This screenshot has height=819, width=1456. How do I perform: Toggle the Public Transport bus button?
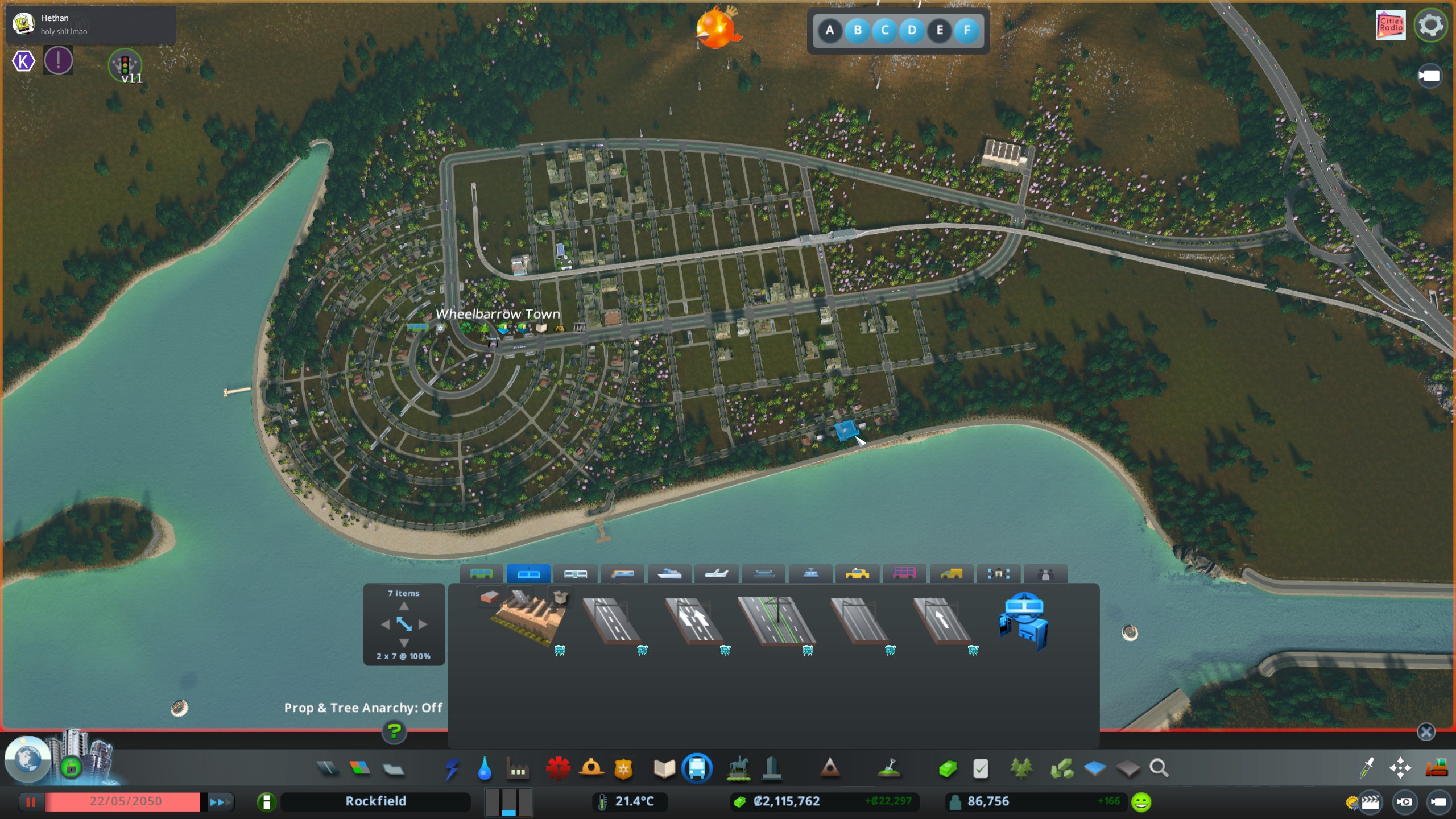tap(697, 769)
